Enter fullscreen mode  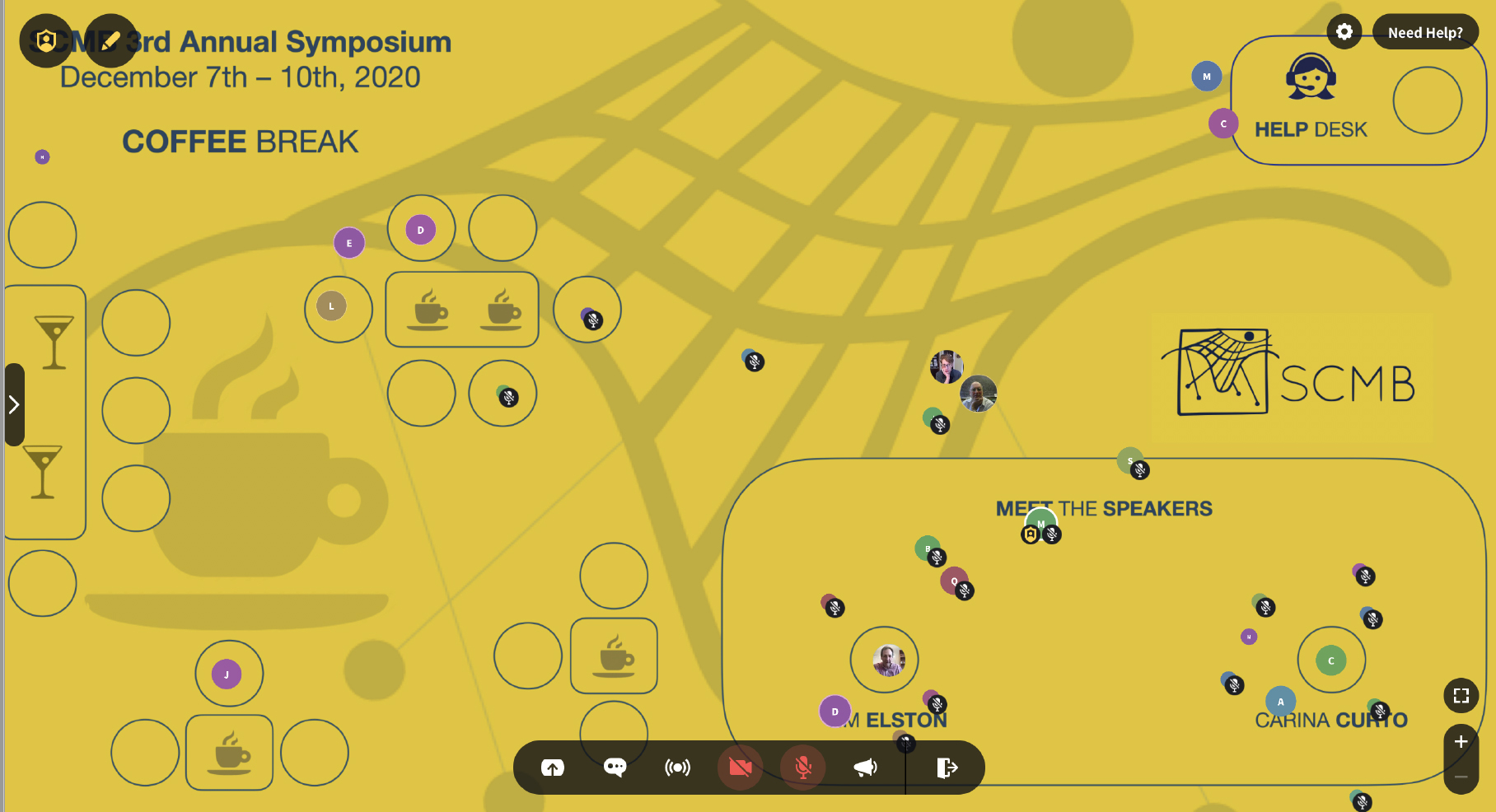point(1461,696)
